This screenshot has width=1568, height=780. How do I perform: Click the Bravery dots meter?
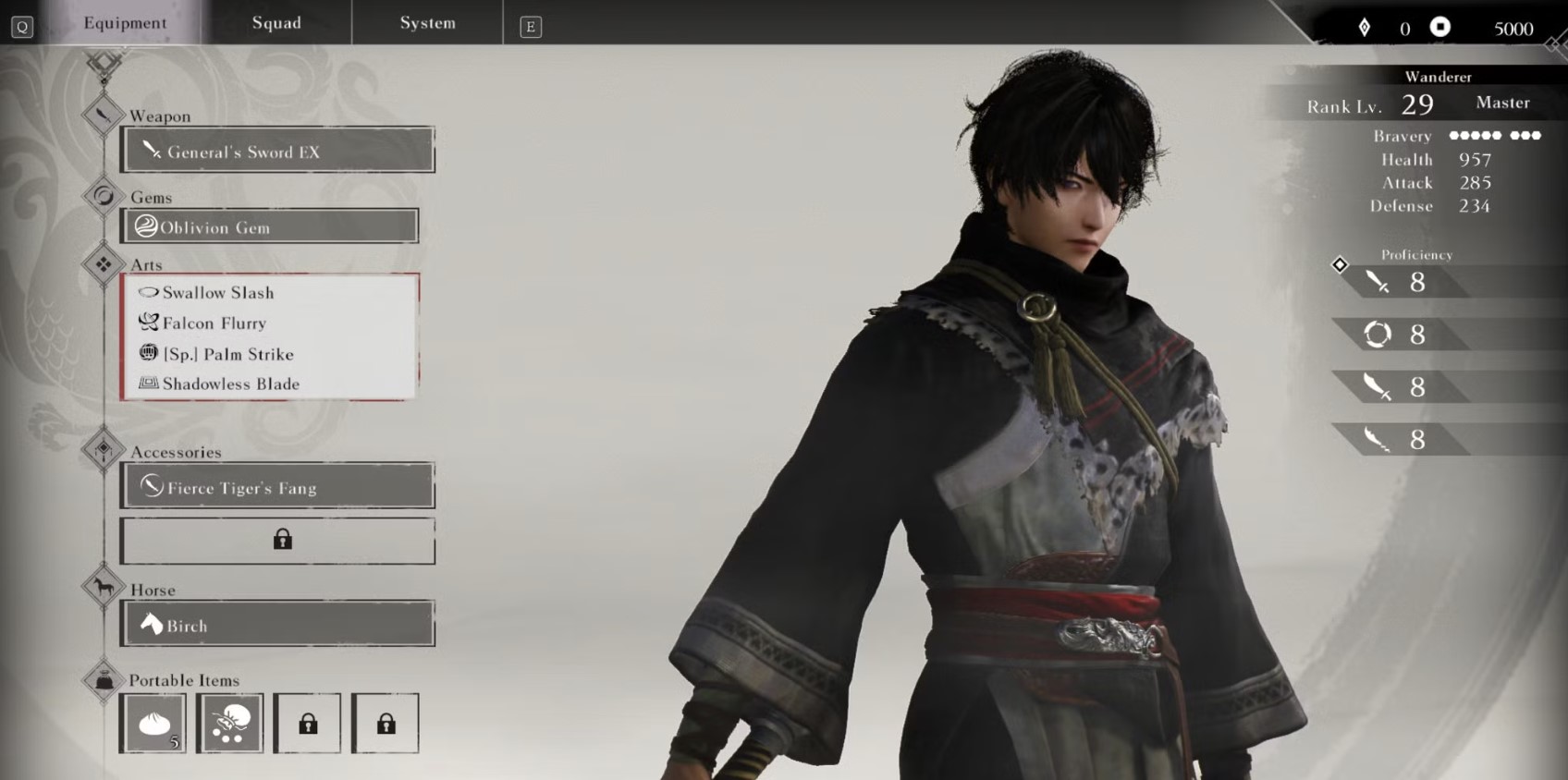[1491, 135]
